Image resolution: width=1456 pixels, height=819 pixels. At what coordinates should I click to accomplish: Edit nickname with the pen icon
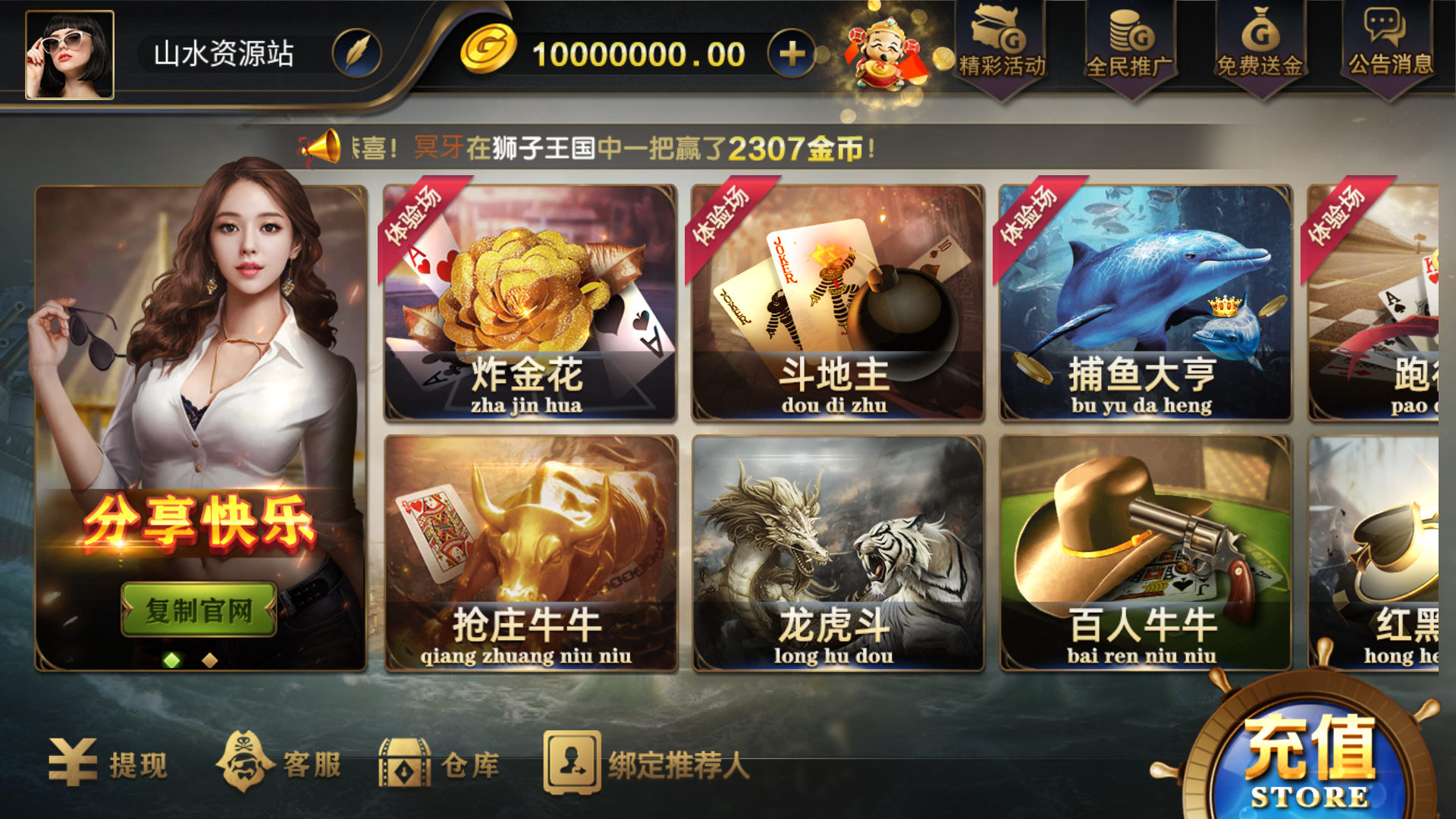coord(356,55)
